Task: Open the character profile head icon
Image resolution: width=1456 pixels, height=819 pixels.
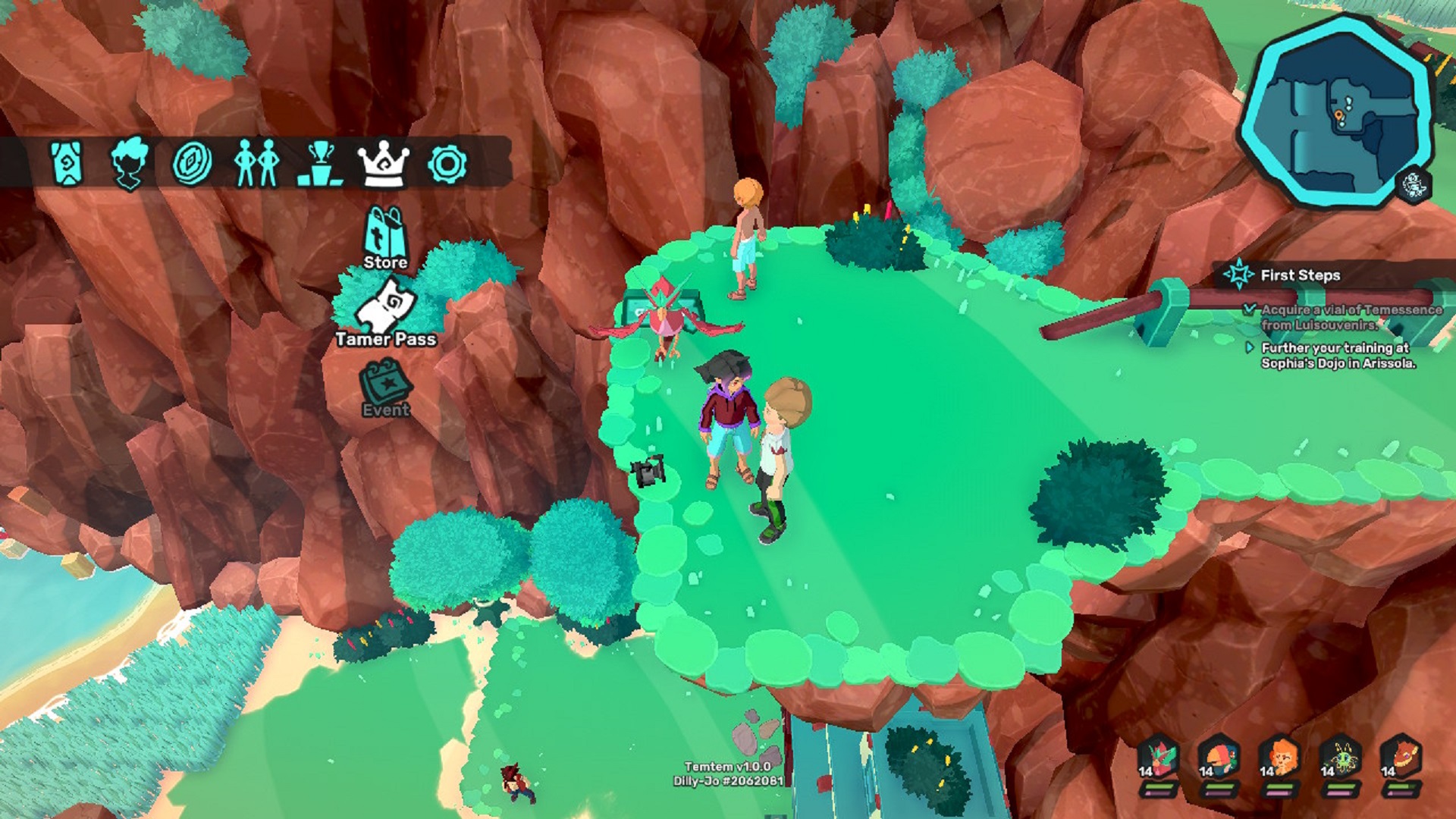Action: coord(129,162)
